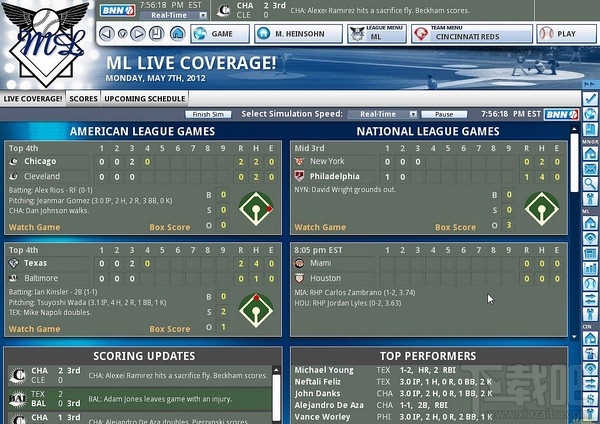The image size is (600, 424).
Task: Switch to the Scores tab
Action: (x=83, y=98)
